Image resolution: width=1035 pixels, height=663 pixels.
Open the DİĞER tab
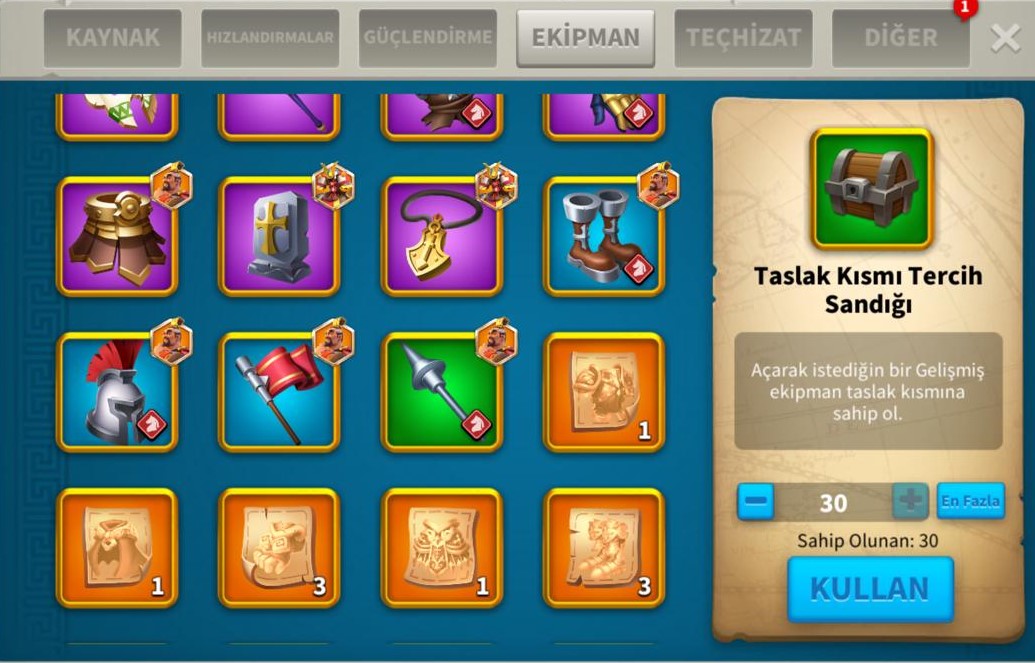point(900,38)
